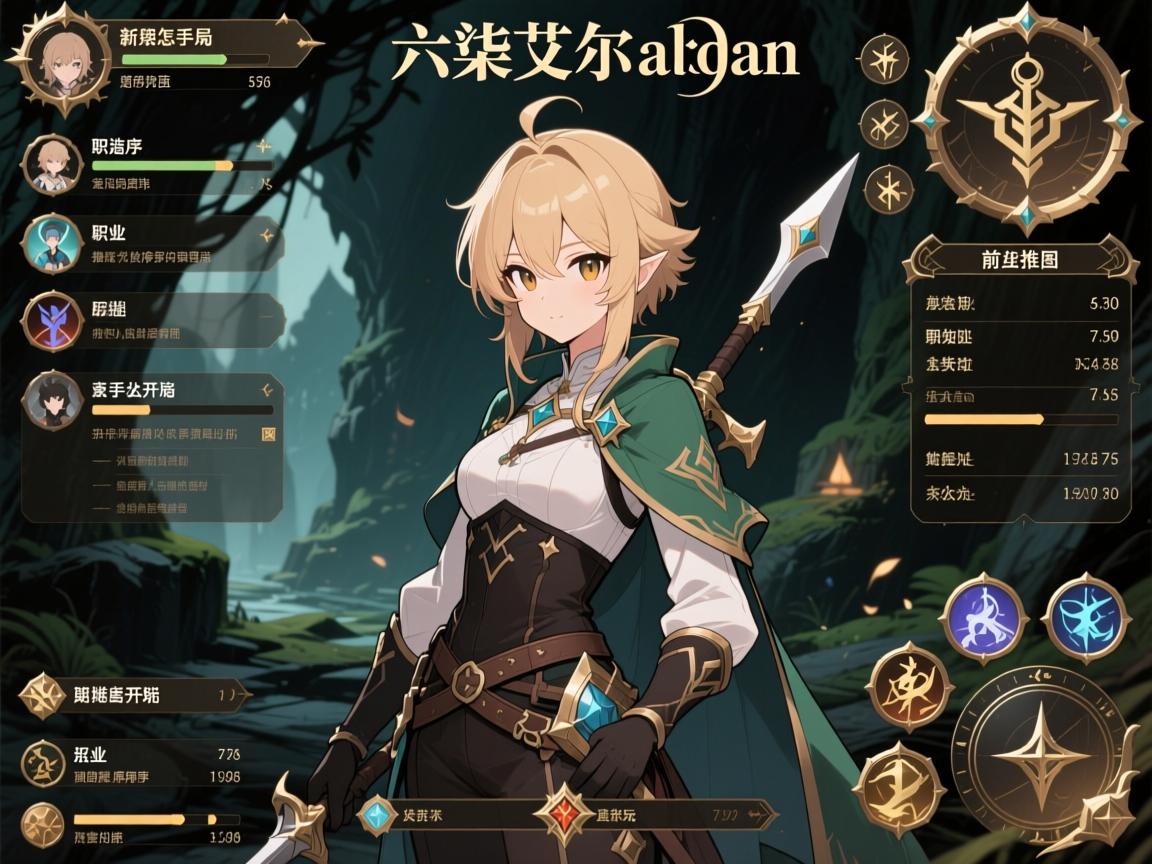The height and width of the screenshot is (864, 1152).
Task: Click the small yellow square icon in quest panel
Action: pyautogui.click(x=267, y=434)
